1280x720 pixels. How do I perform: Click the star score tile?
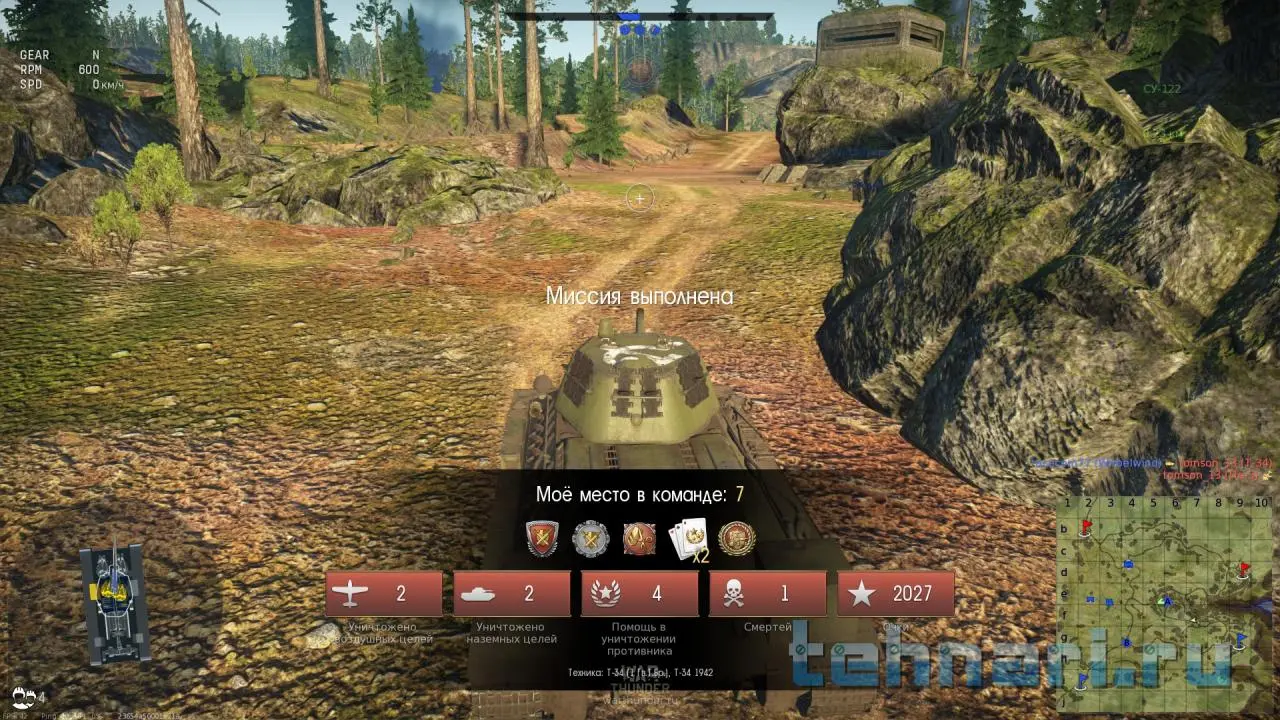click(896, 594)
